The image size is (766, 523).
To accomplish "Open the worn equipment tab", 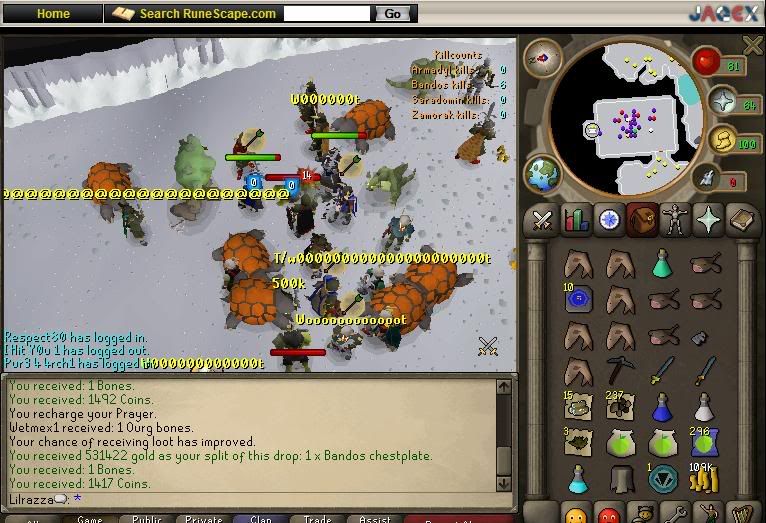I will [676, 220].
